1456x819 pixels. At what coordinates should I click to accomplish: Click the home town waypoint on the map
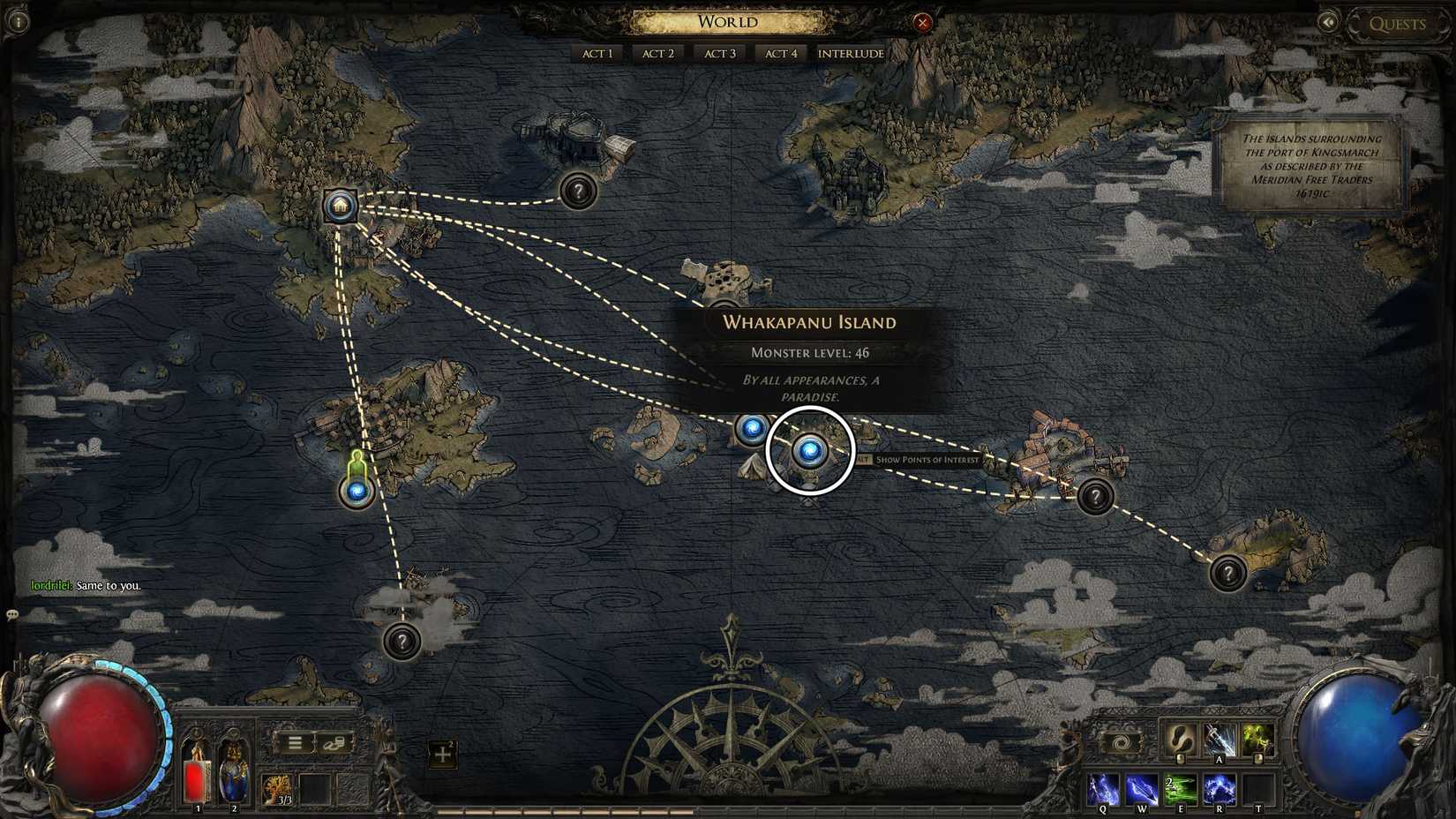[x=339, y=207]
